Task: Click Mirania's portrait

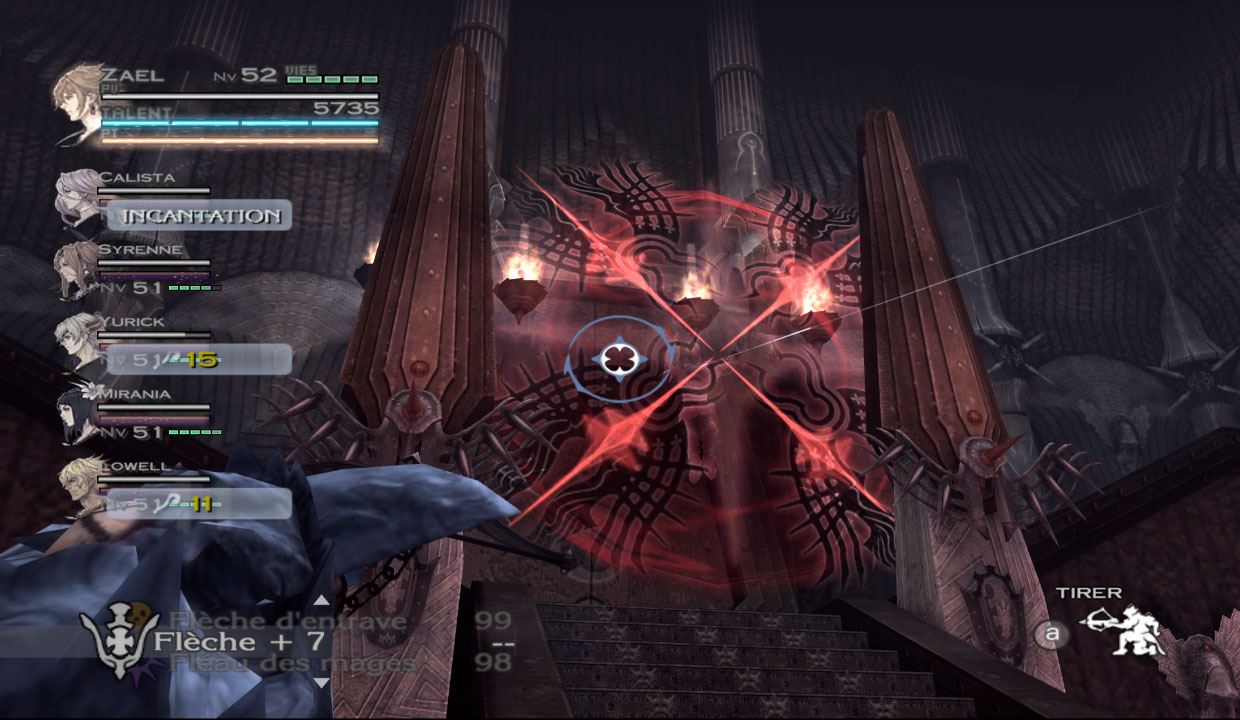Action: point(77,415)
